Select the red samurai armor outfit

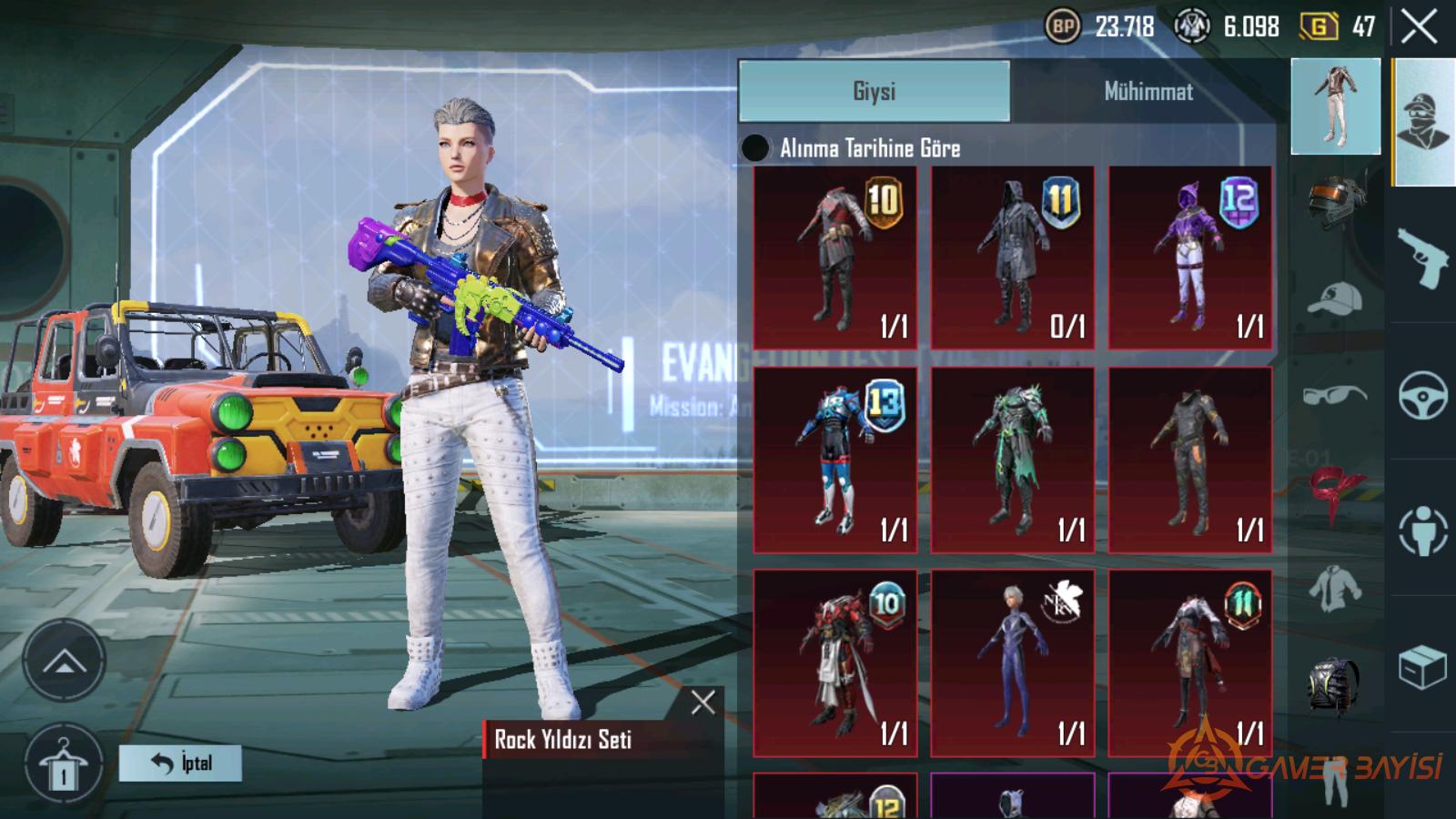click(x=835, y=662)
